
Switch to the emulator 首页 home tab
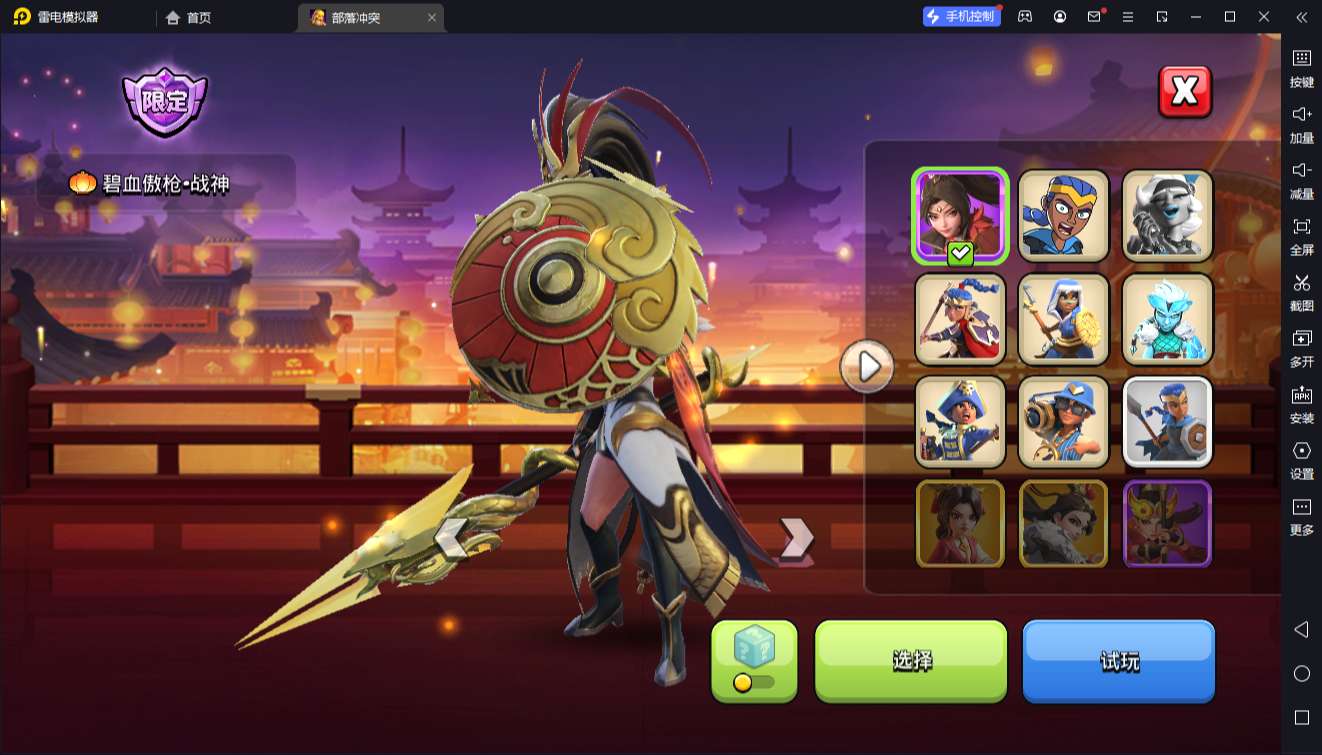(188, 17)
